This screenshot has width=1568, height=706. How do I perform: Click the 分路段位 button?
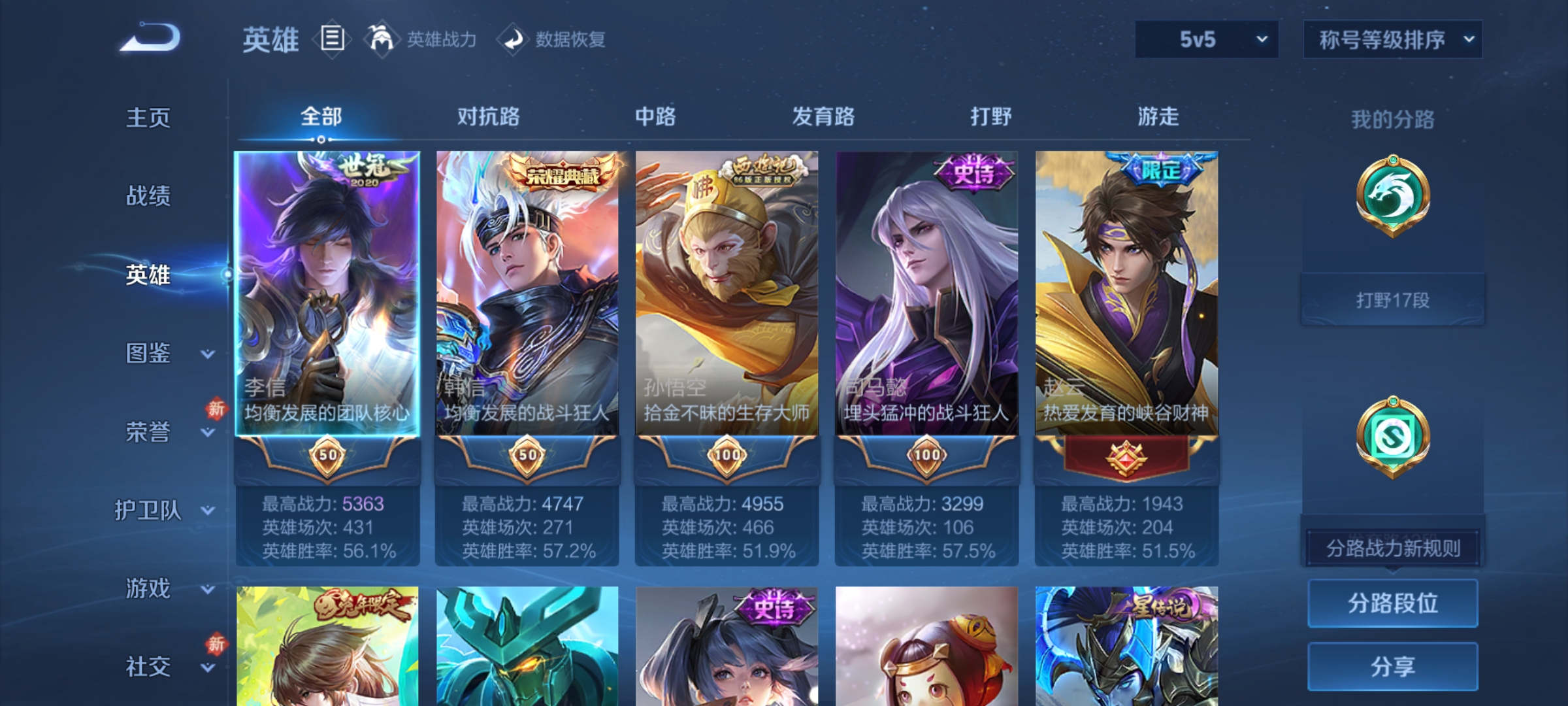point(1393,603)
